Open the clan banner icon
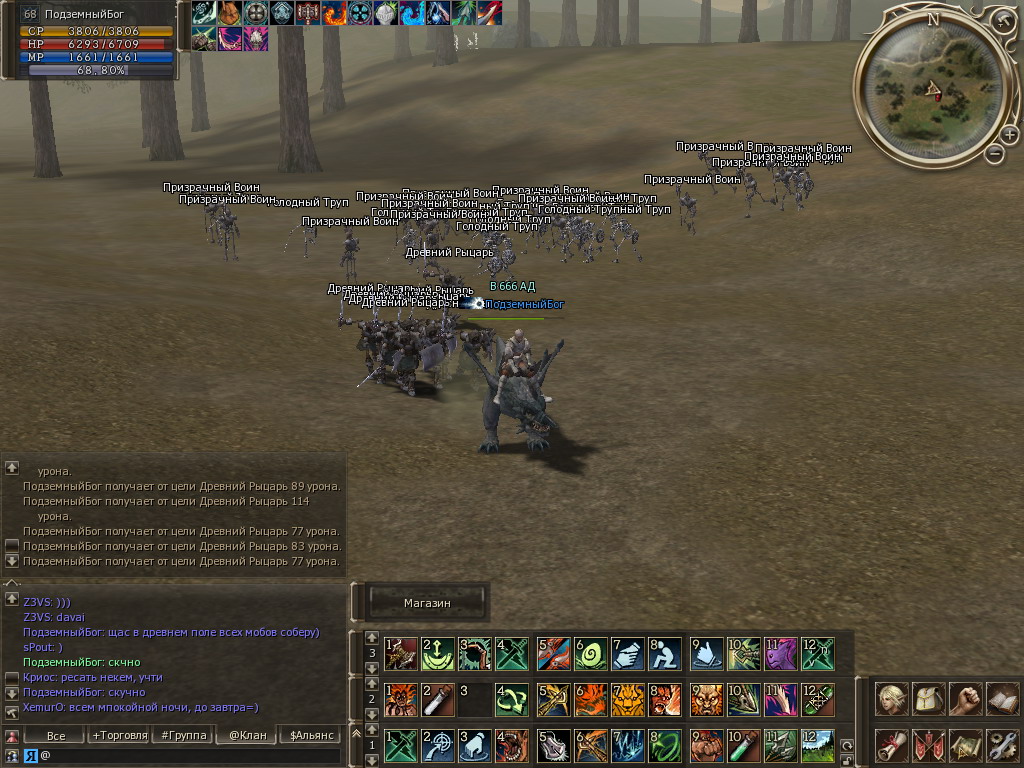 tap(929, 744)
